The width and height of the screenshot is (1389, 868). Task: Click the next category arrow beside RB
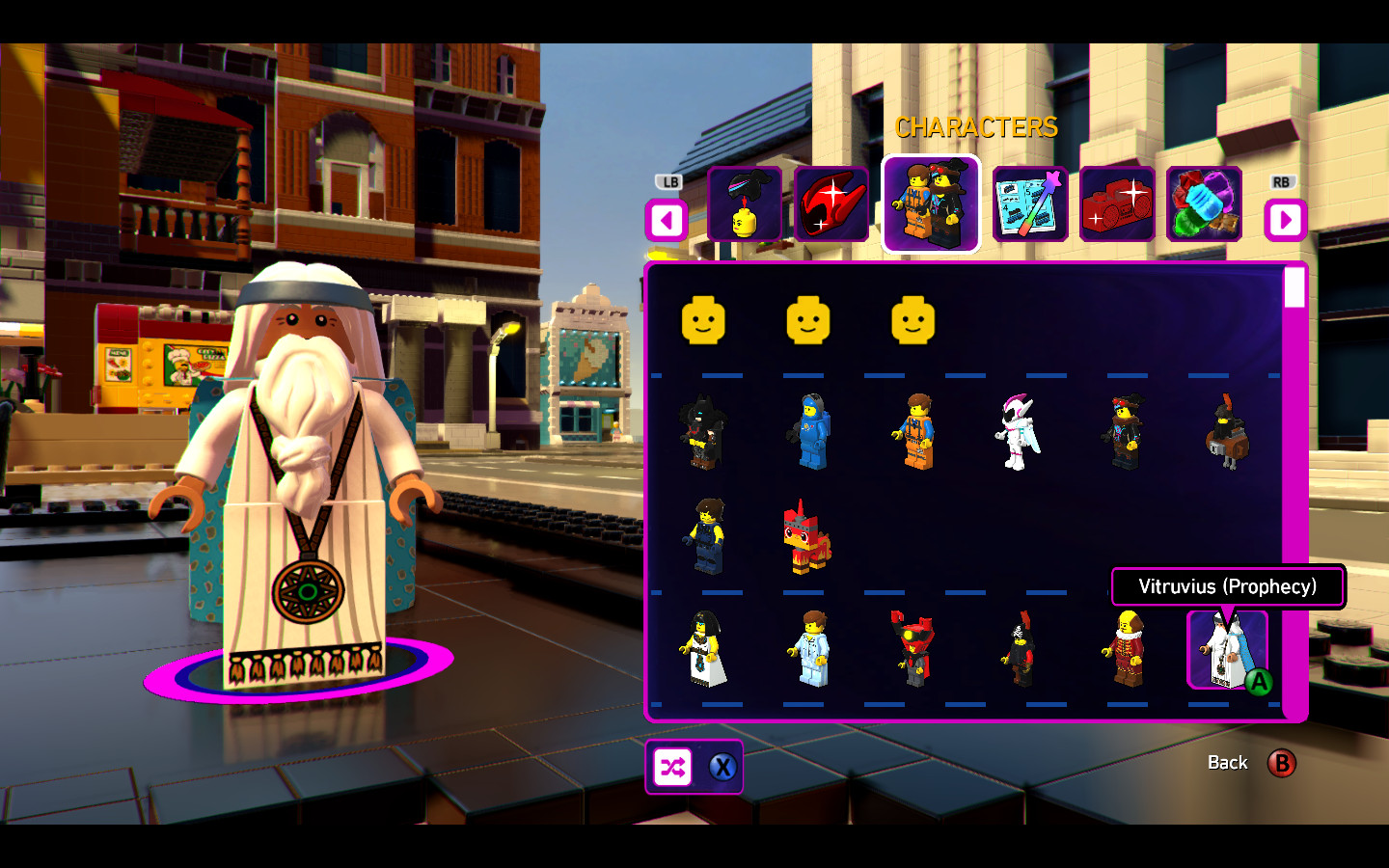(x=1286, y=221)
